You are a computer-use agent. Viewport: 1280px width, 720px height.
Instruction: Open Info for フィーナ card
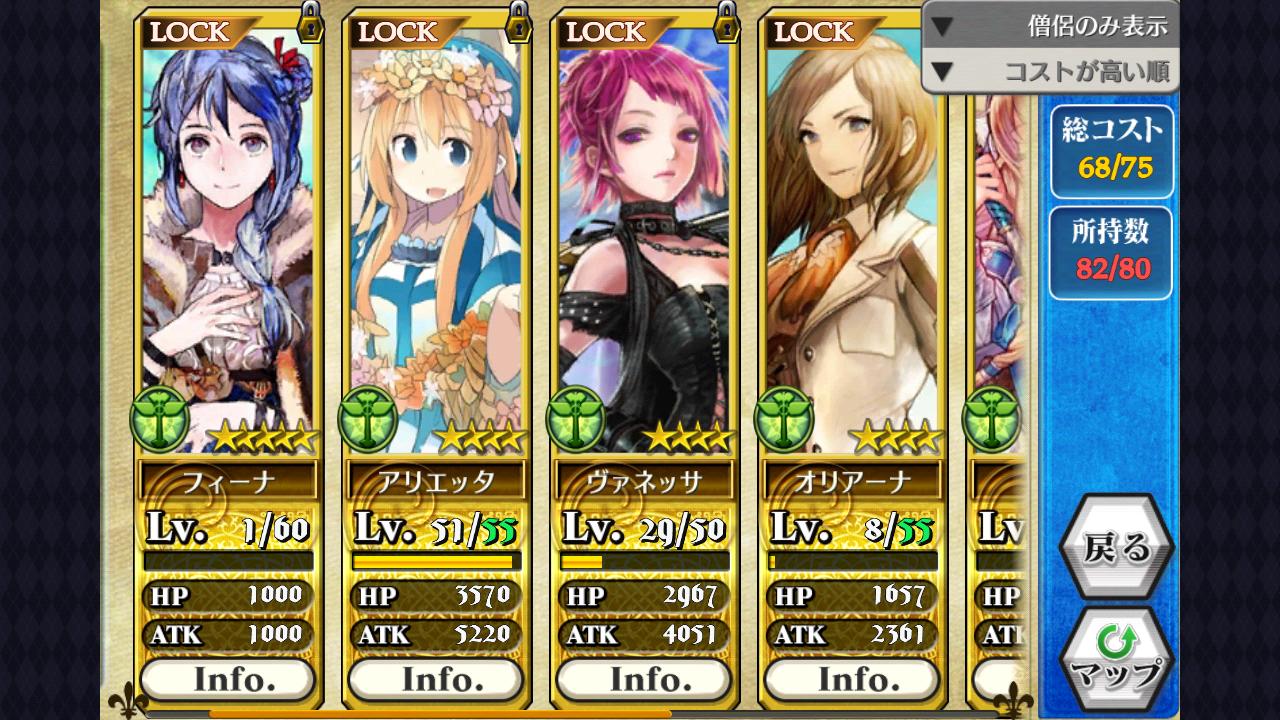click(x=228, y=680)
